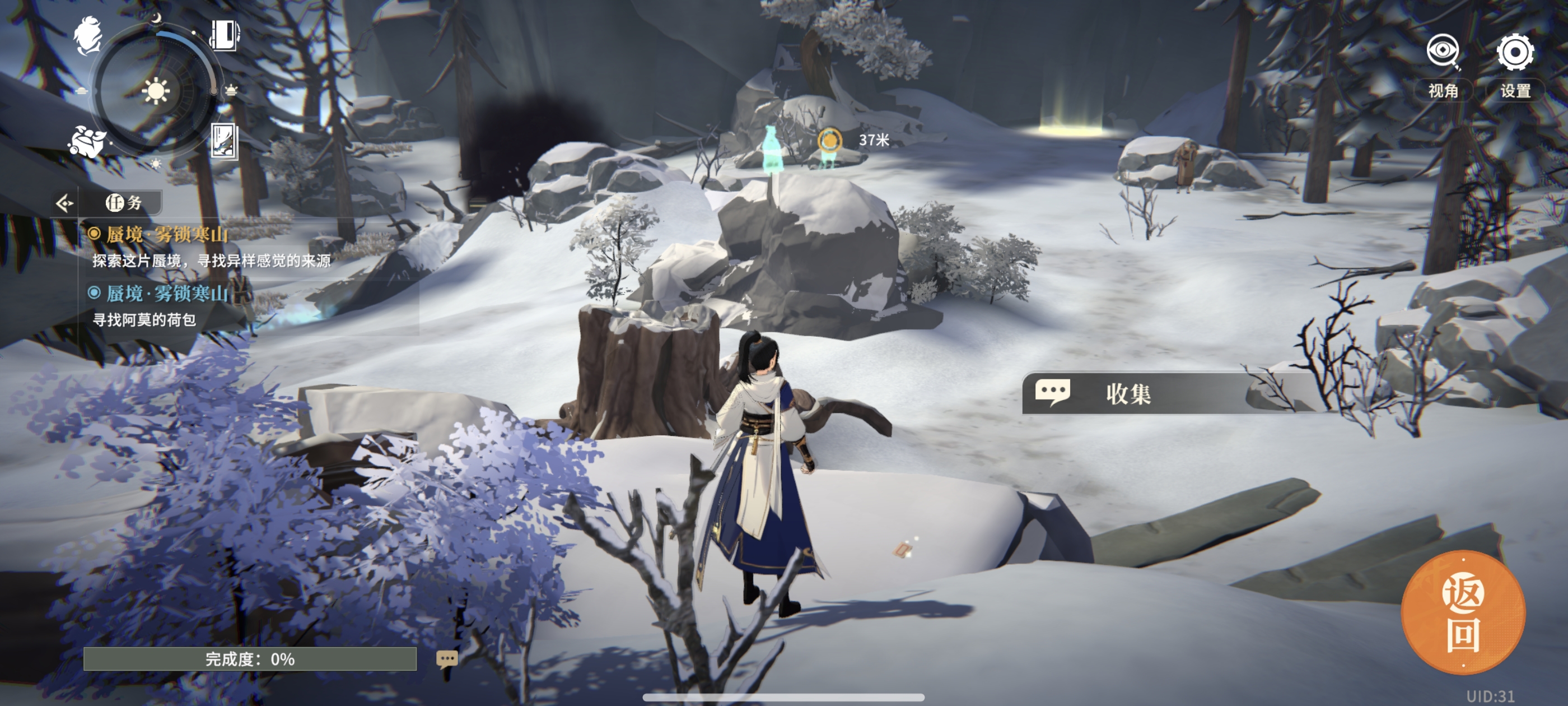Image resolution: width=1568 pixels, height=706 pixels.
Task: Select the 任务 (Quest) tab
Action: tap(124, 203)
